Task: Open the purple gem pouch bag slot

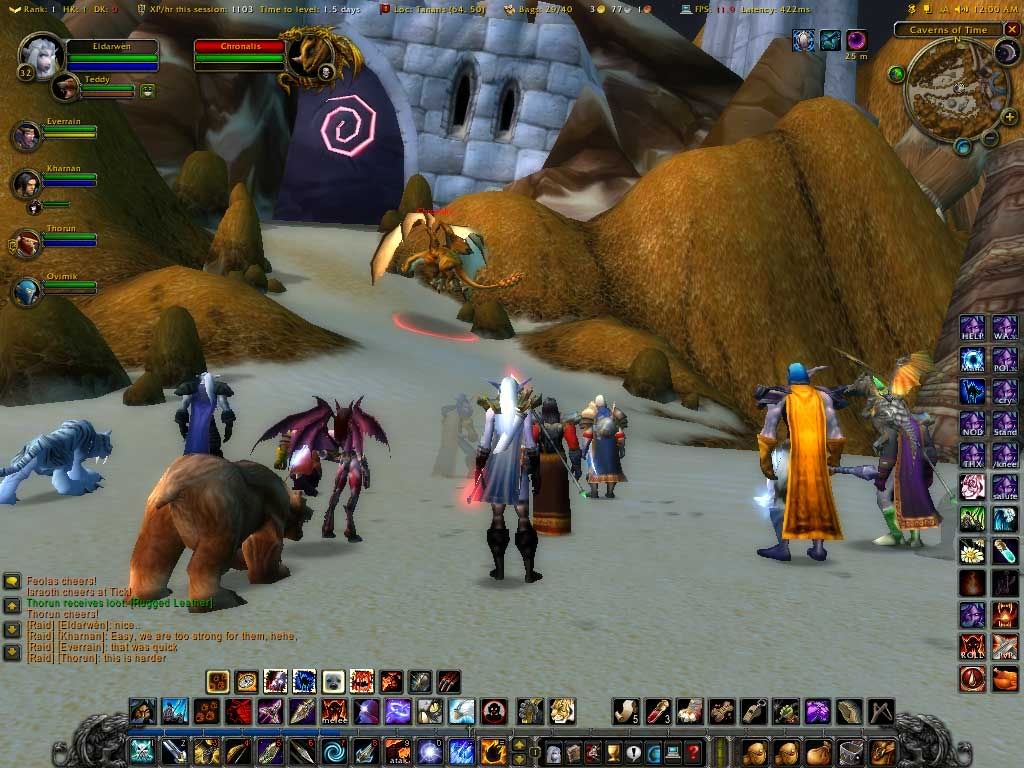Action: [x=818, y=712]
